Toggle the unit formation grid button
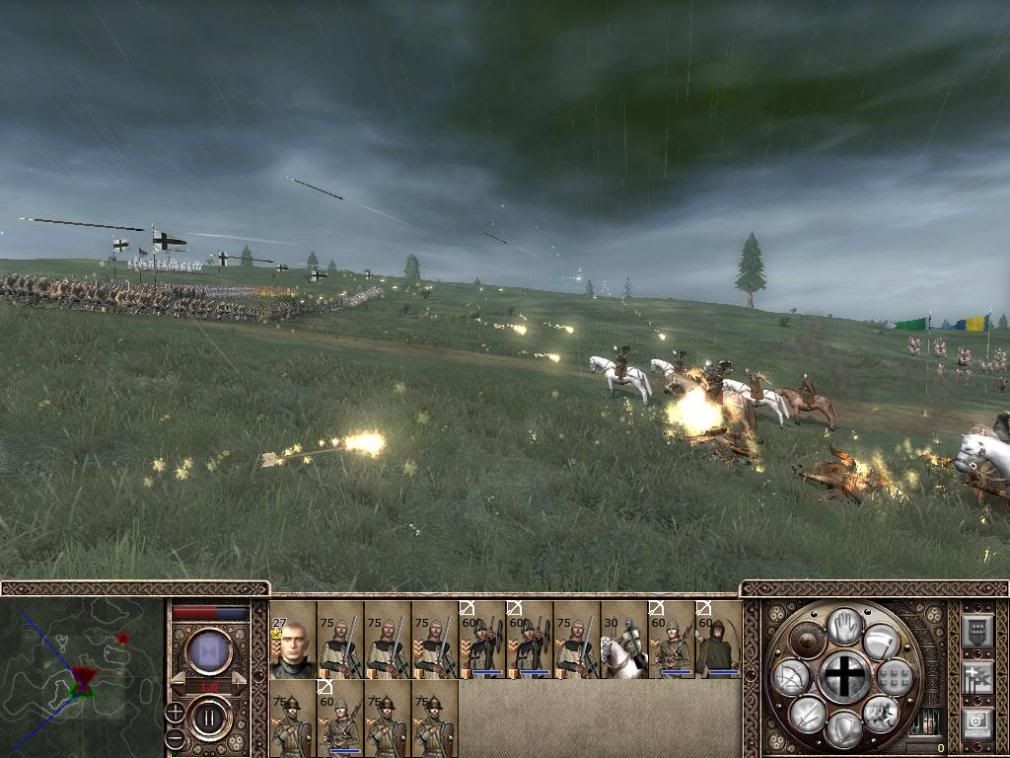This screenshot has height=758, width=1010. [894, 678]
